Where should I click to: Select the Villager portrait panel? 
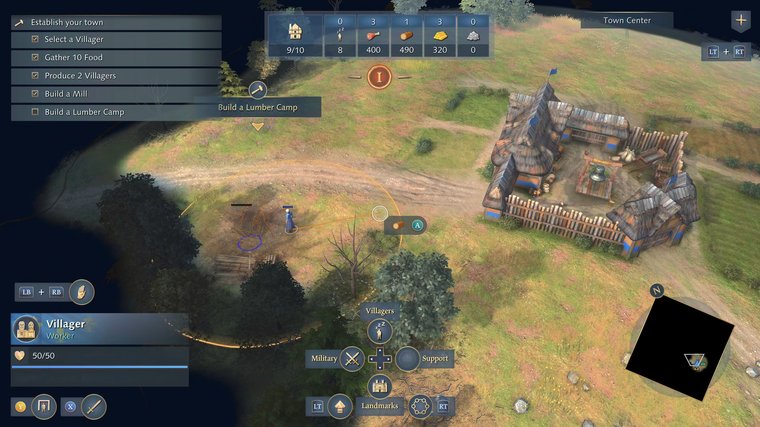click(x=26, y=329)
